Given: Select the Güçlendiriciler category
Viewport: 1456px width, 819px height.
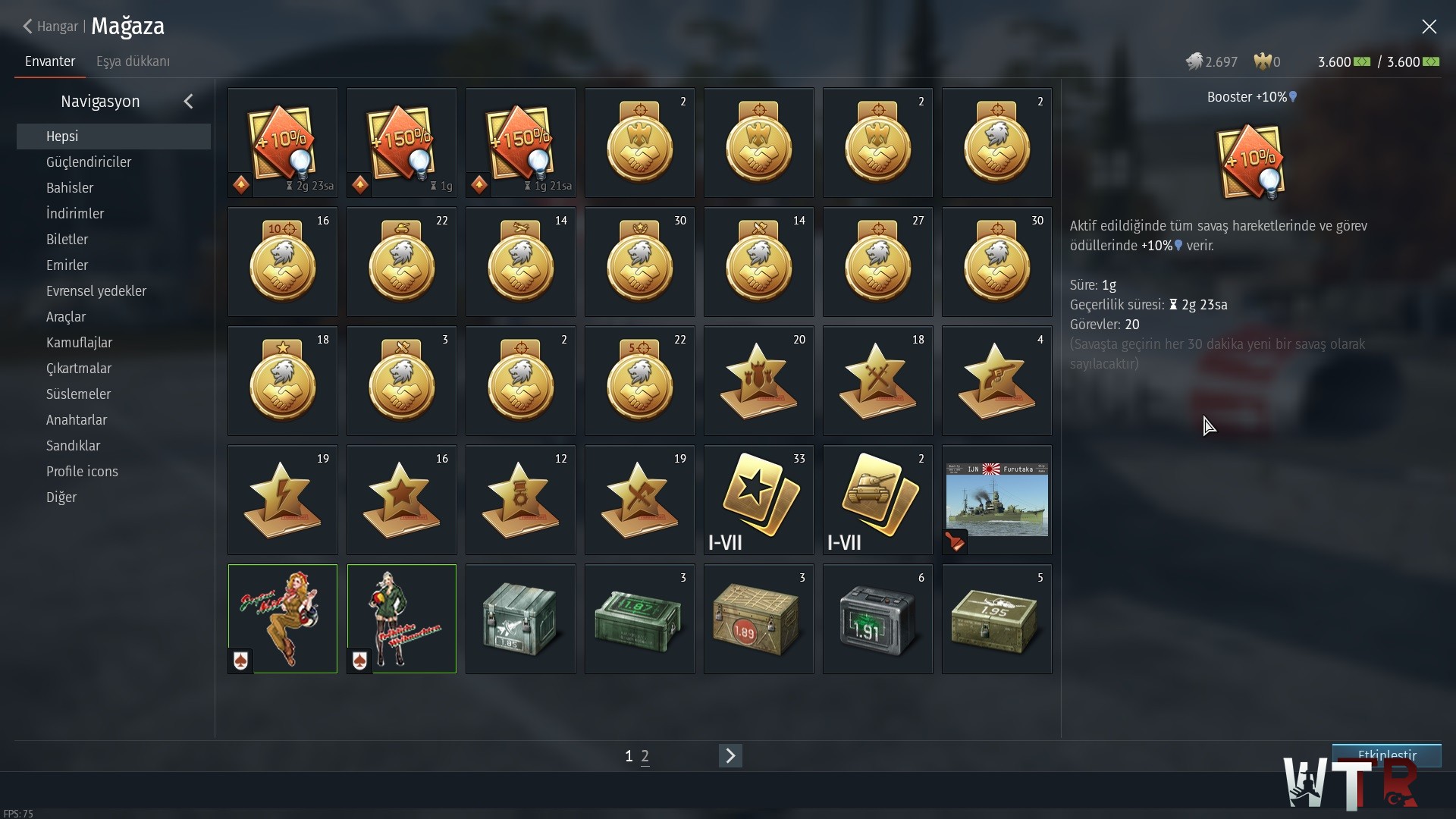Looking at the screenshot, I should pyautogui.click(x=89, y=162).
